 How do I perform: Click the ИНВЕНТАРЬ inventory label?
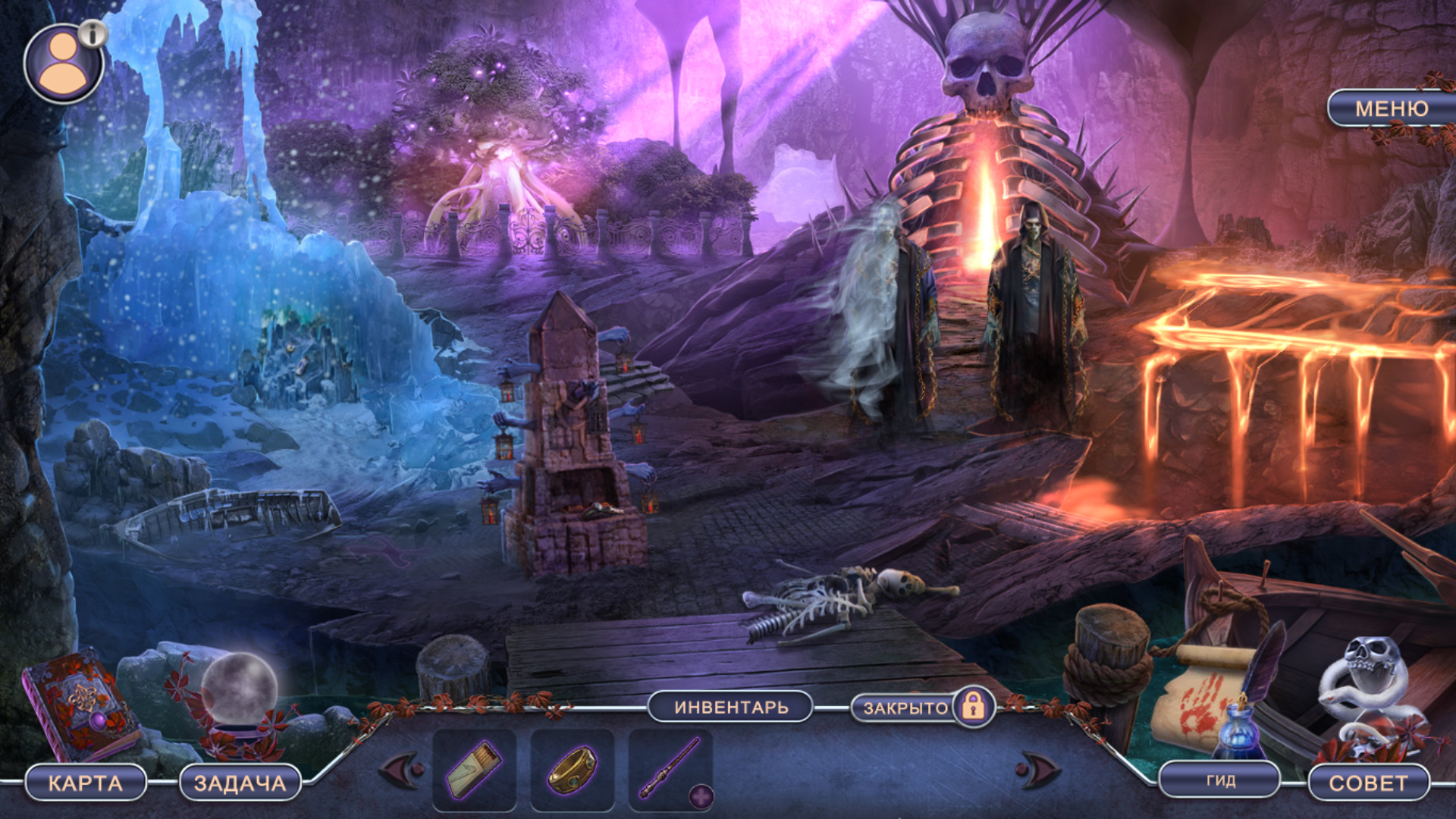(x=731, y=707)
